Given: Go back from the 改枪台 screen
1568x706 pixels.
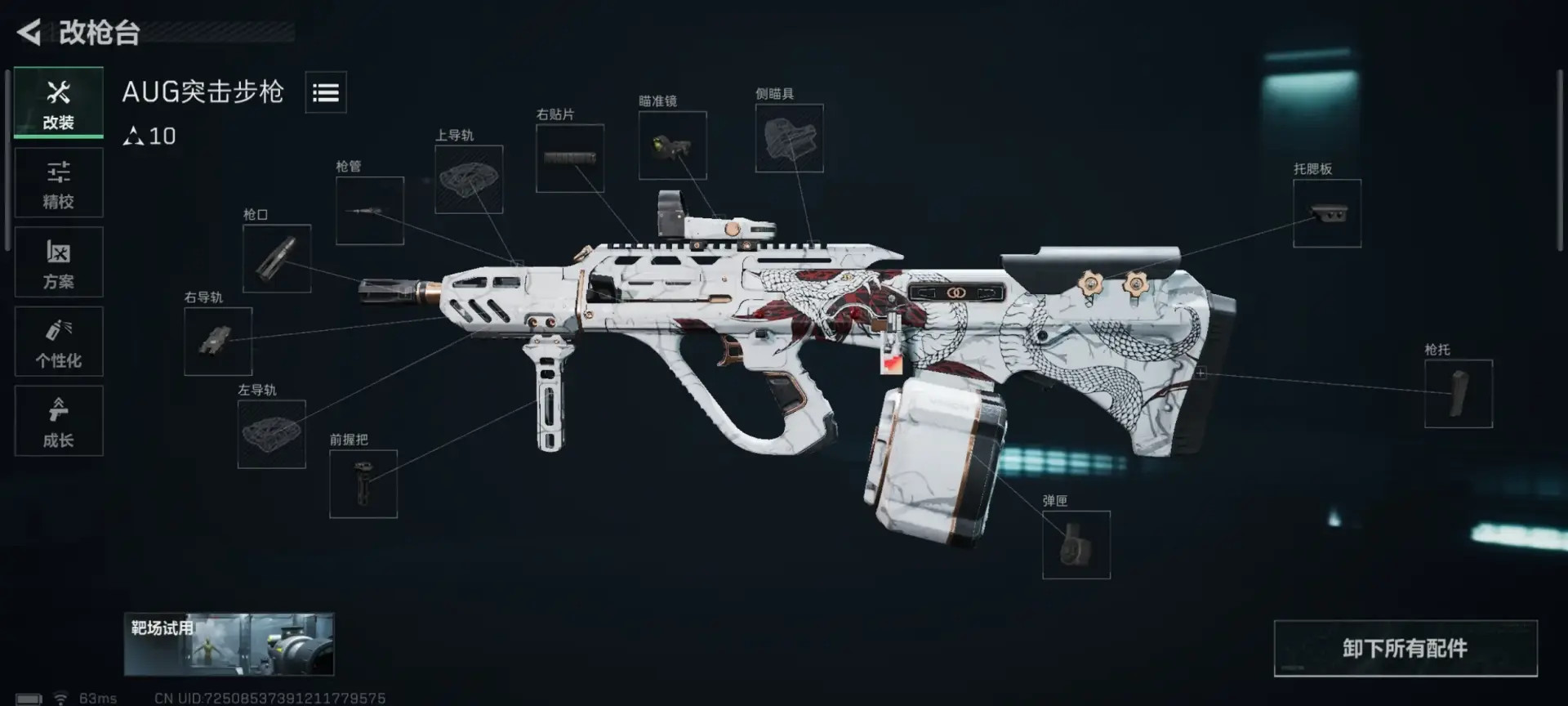Looking at the screenshot, I should tap(29, 33).
